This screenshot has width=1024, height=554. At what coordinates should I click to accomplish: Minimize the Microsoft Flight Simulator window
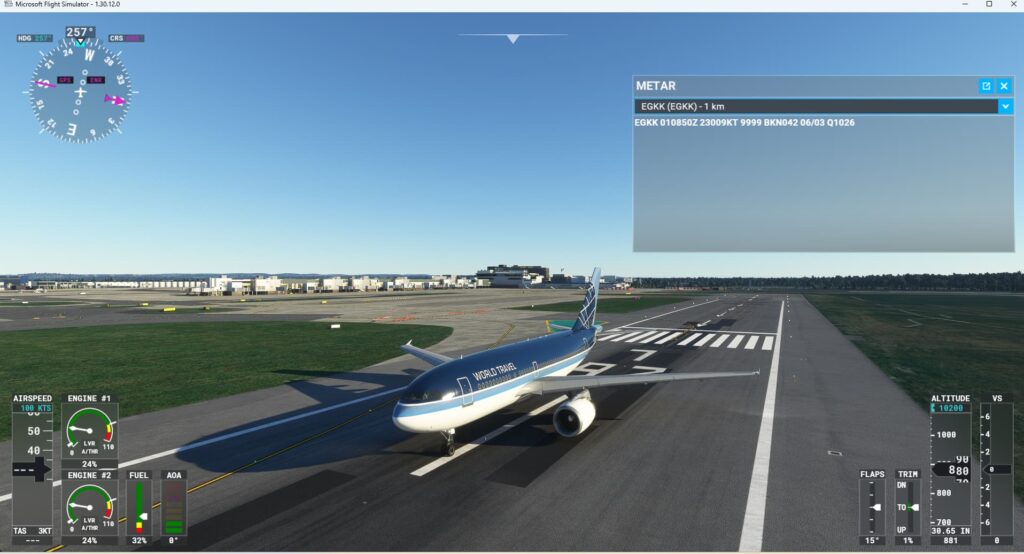[x=962, y=5]
